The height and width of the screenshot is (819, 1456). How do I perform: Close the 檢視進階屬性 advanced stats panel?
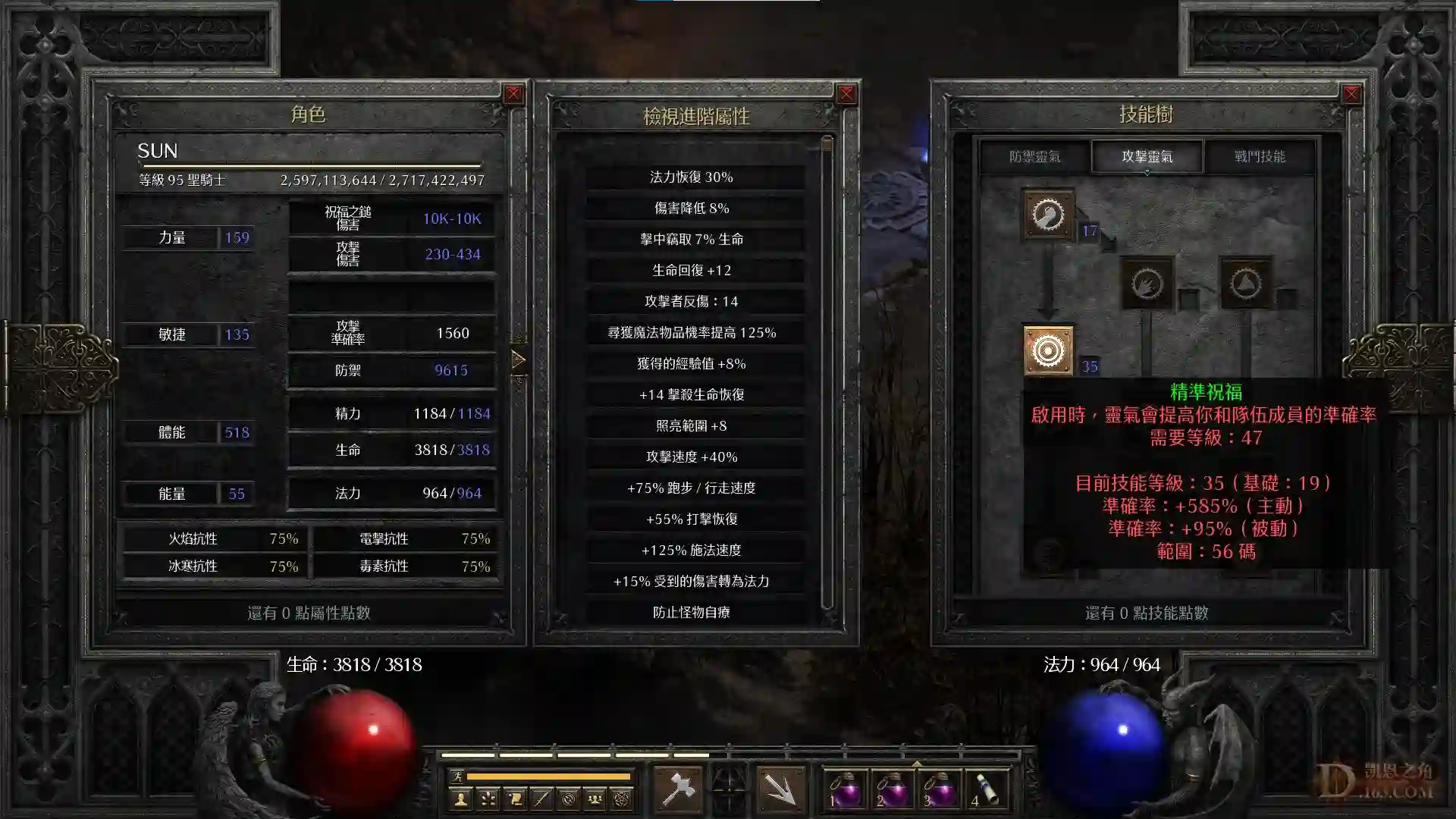click(846, 94)
